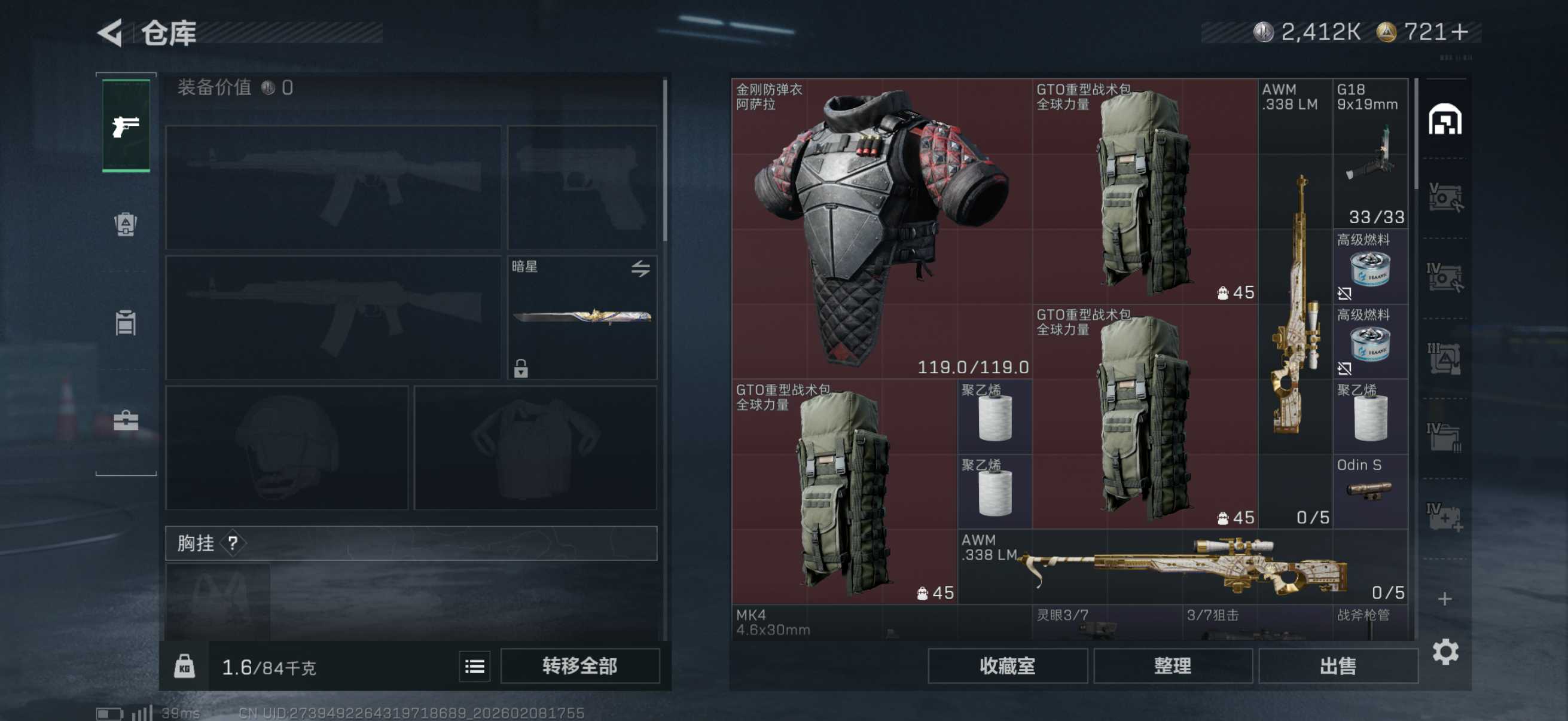Open stash settings gear icon

point(1445,652)
